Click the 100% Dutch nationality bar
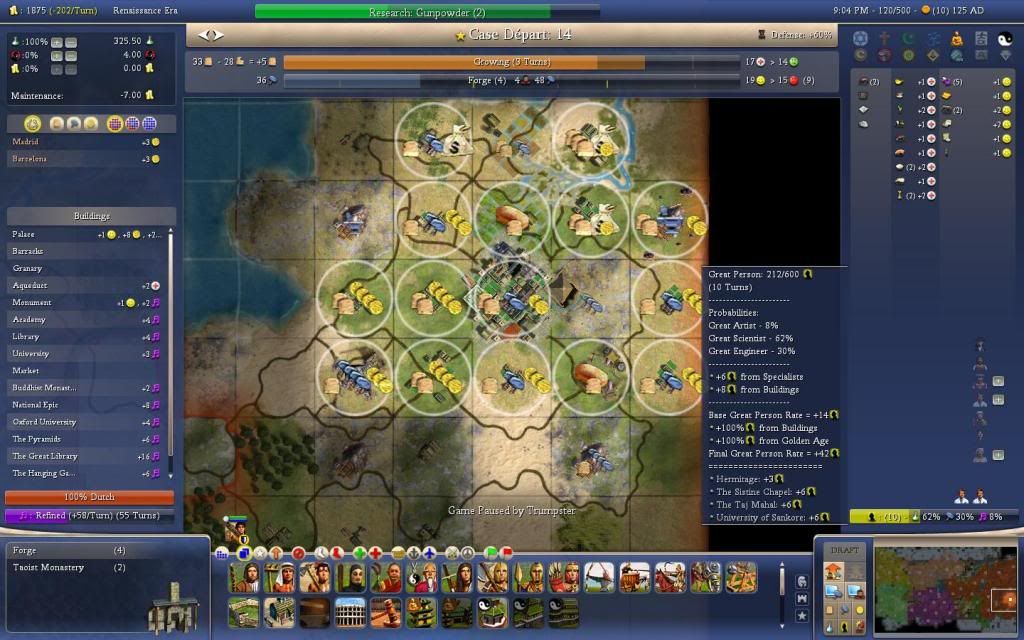This screenshot has width=1024, height=640. point(90,497)
